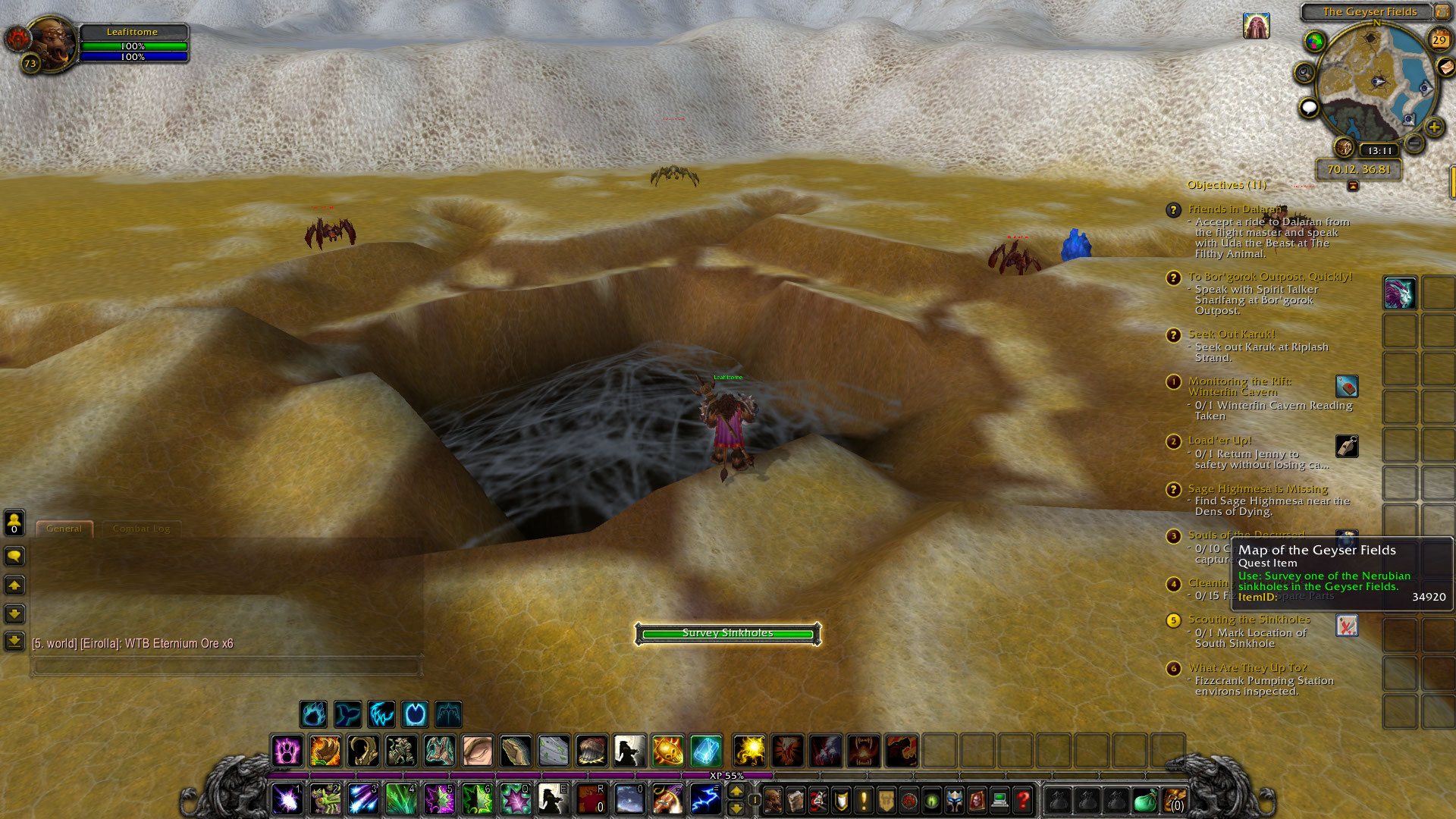
Task: Open the spellbook from the micro menu
Action: click(795, 800)
